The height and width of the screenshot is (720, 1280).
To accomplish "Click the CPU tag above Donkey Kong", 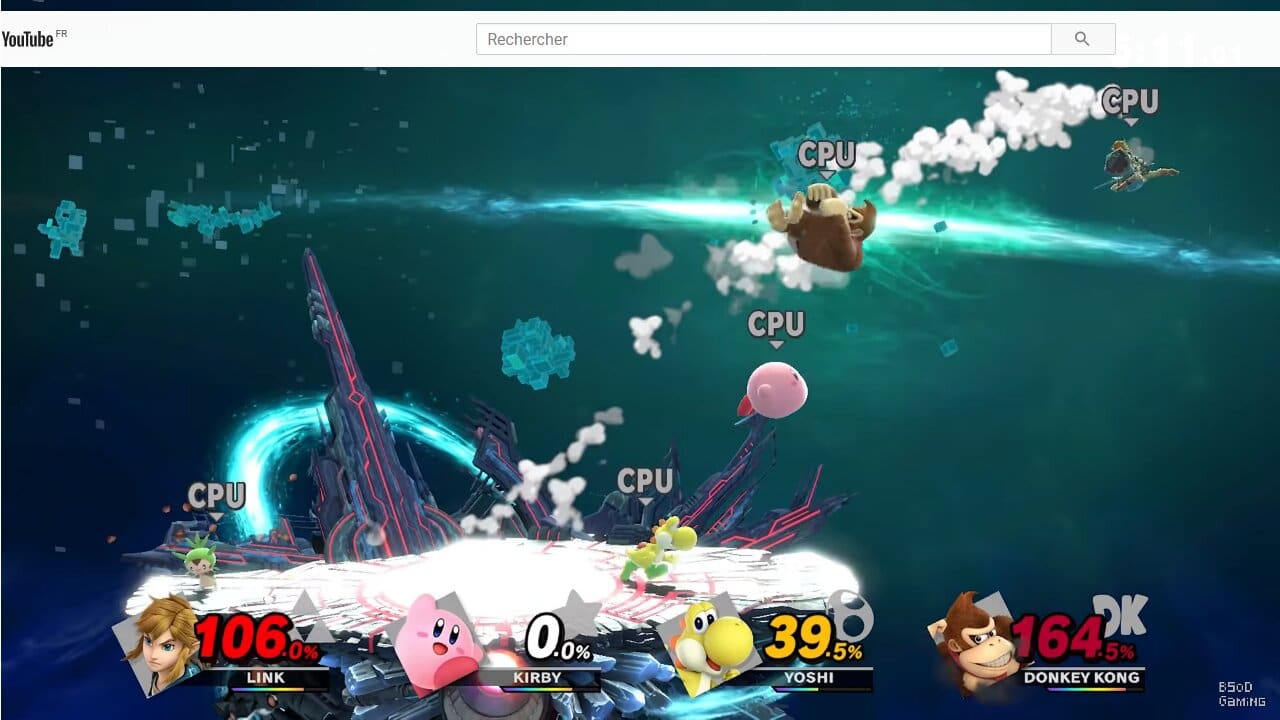I will [825, 155].
